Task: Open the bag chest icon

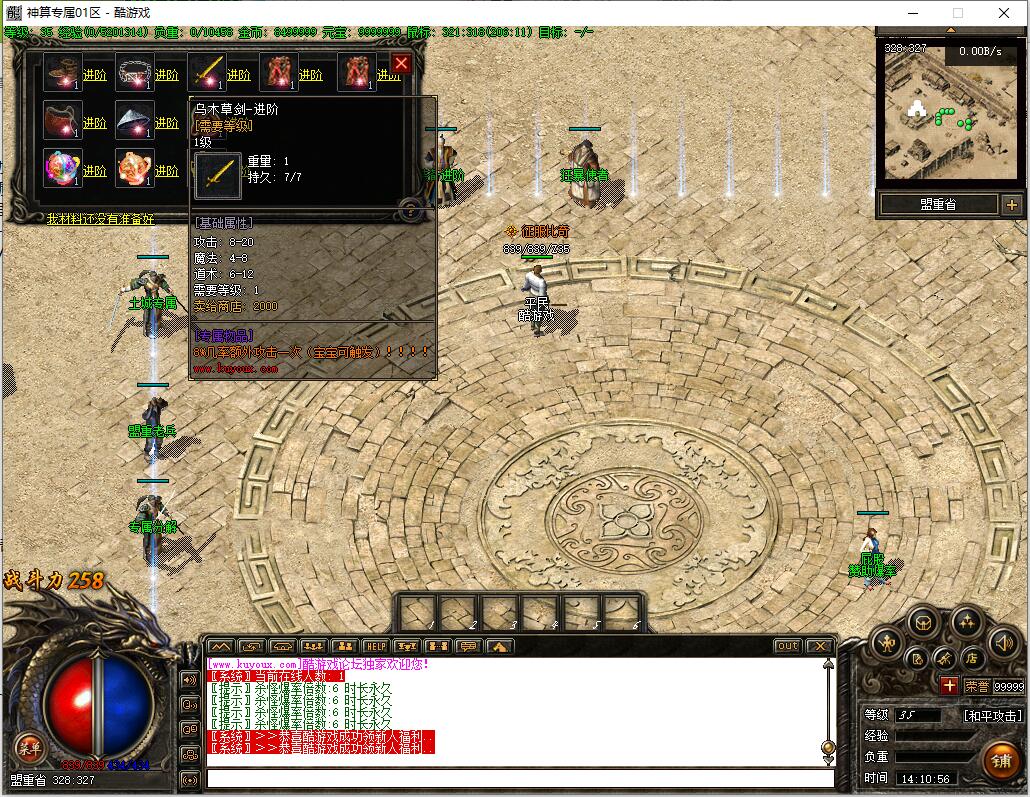Action: 922,621
